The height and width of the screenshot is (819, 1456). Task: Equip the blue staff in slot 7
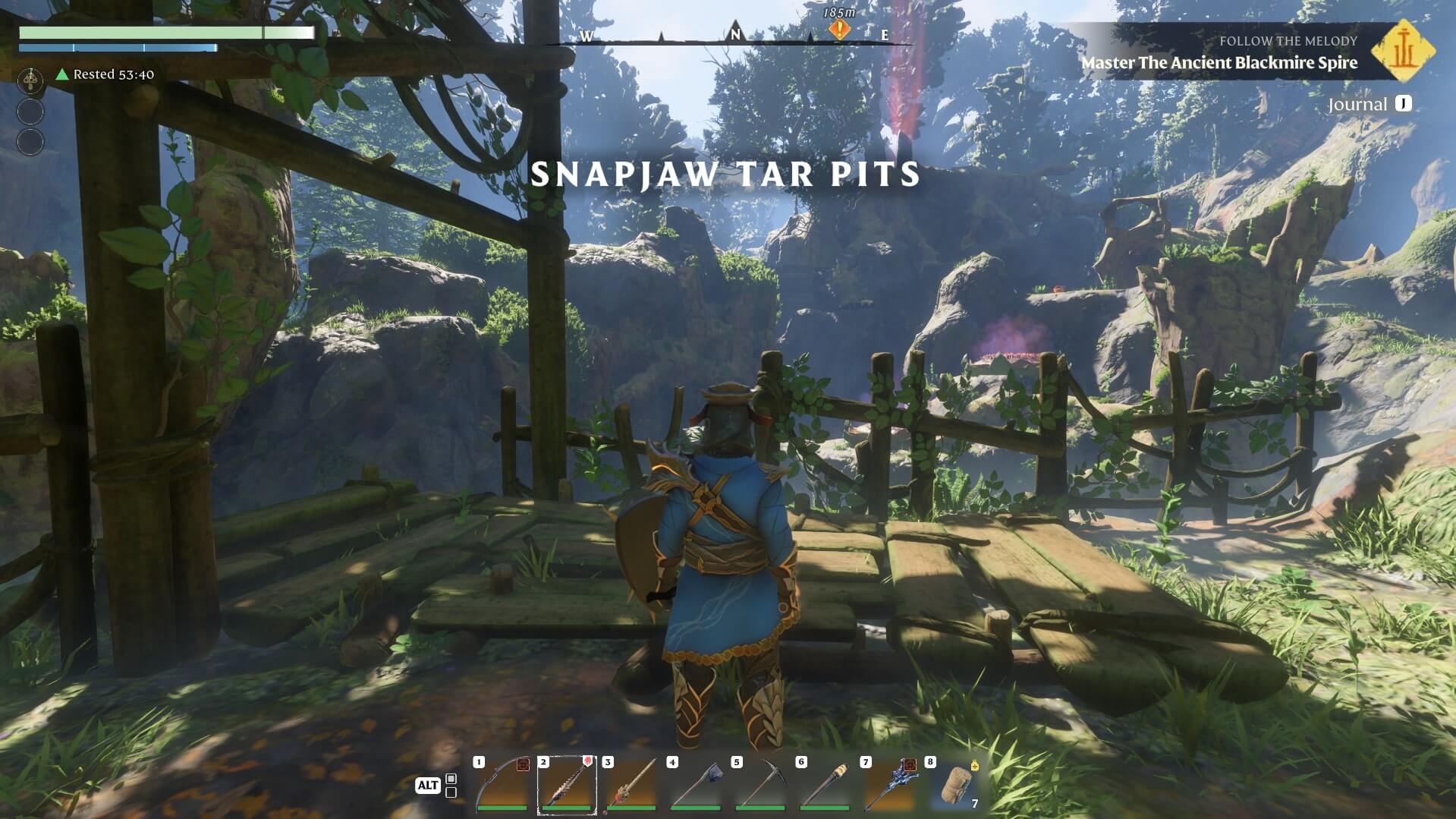pyautogui.click(x=888, y=785)
